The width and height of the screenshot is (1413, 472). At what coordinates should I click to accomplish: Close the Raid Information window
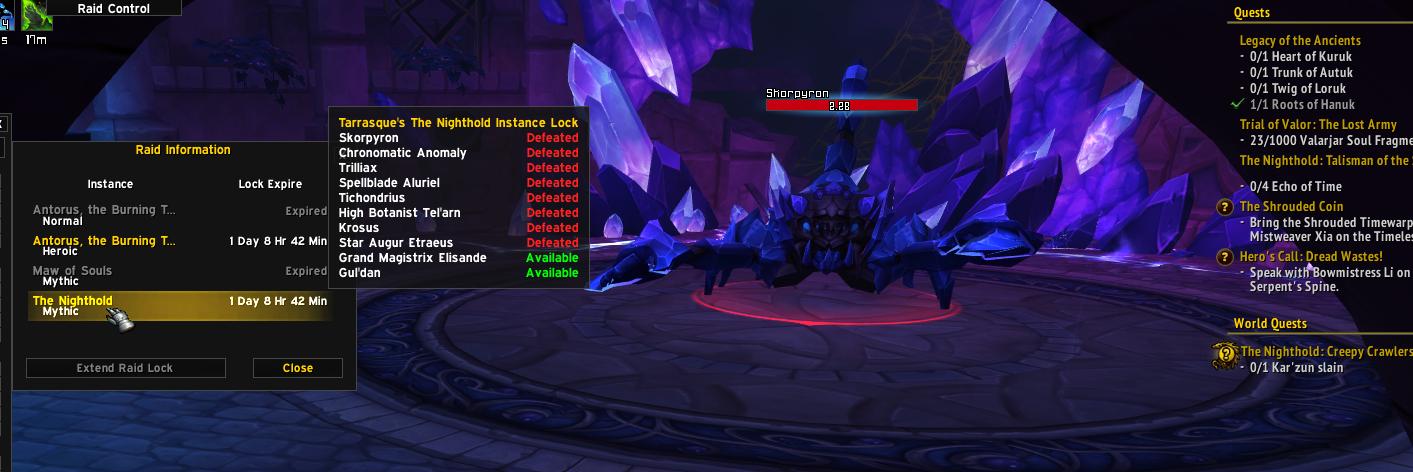(297, 368)
